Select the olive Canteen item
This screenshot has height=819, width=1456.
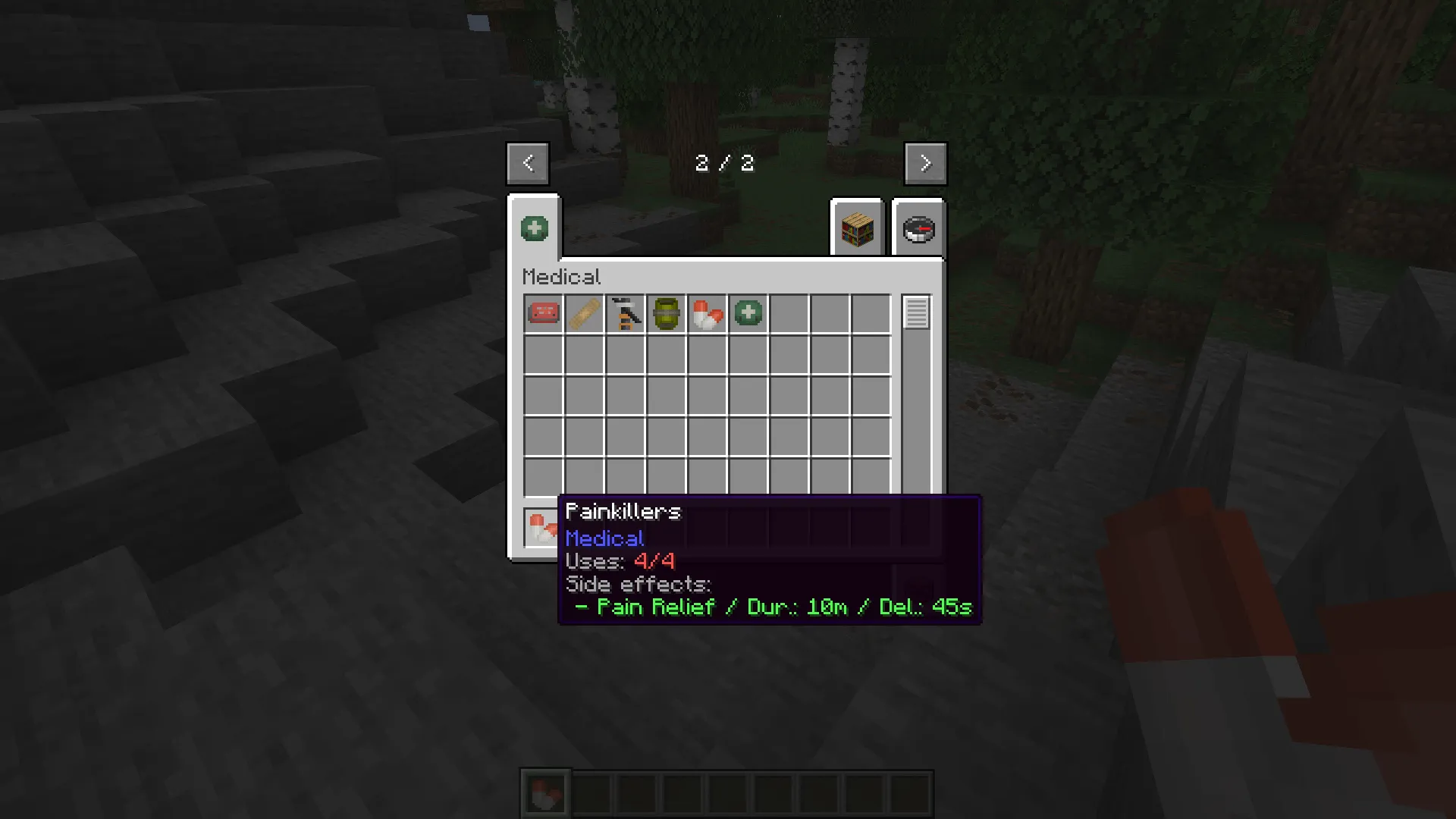click(666, 313)
